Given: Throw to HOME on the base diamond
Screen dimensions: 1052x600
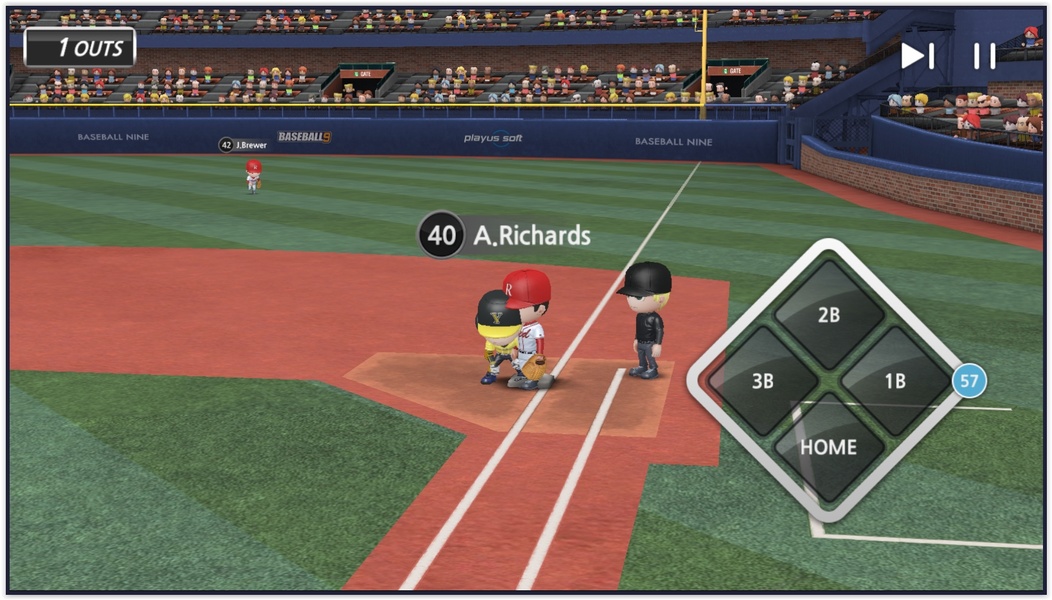Looking at the screenshot, I should point(829,447).
